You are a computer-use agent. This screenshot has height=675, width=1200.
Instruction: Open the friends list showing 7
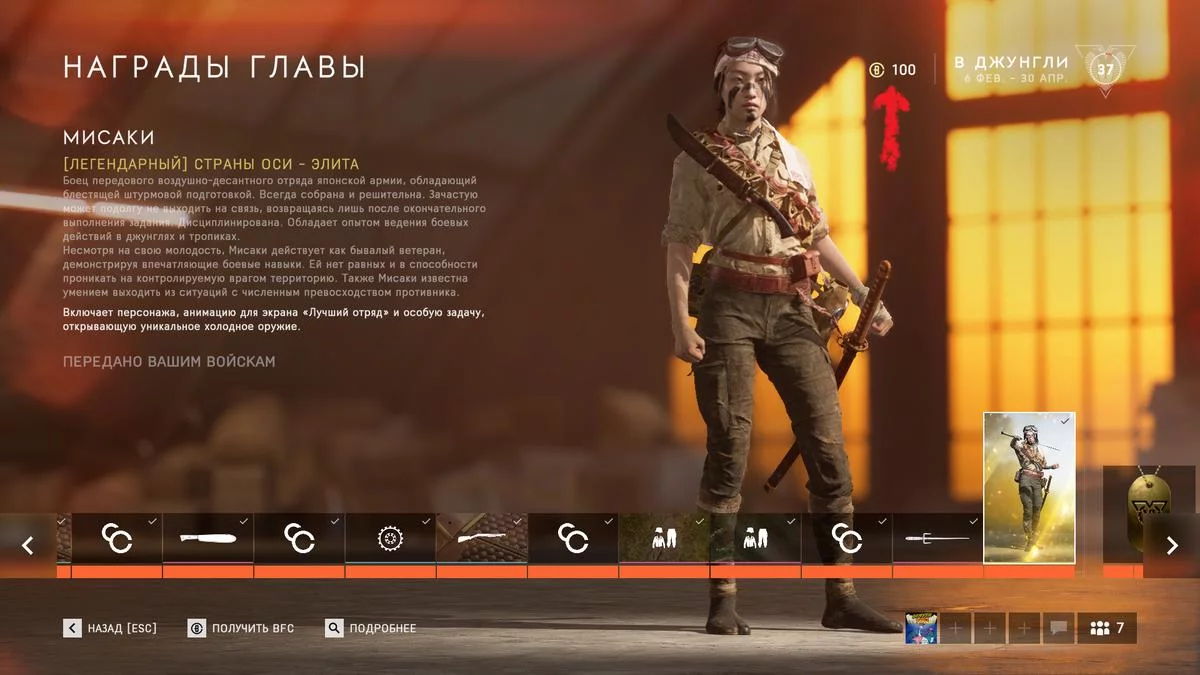pyautogui.click(x=1107, y=628)
